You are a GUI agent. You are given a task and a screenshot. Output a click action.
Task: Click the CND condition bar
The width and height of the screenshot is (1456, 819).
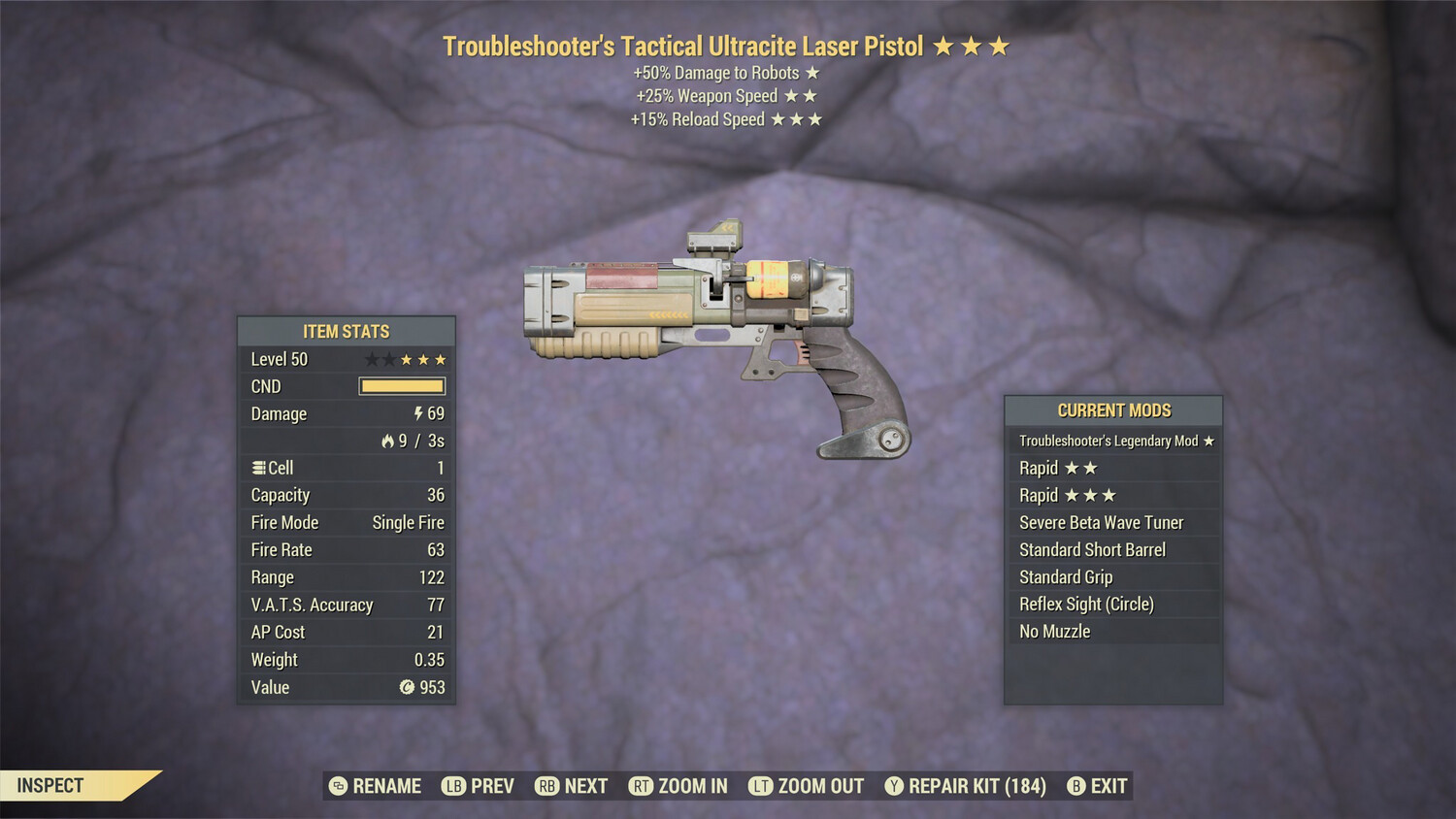pos(402,385)
